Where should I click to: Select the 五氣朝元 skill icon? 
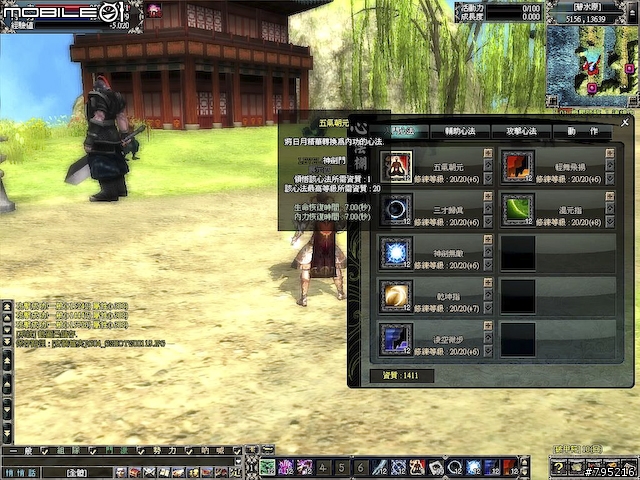[397, 167]
